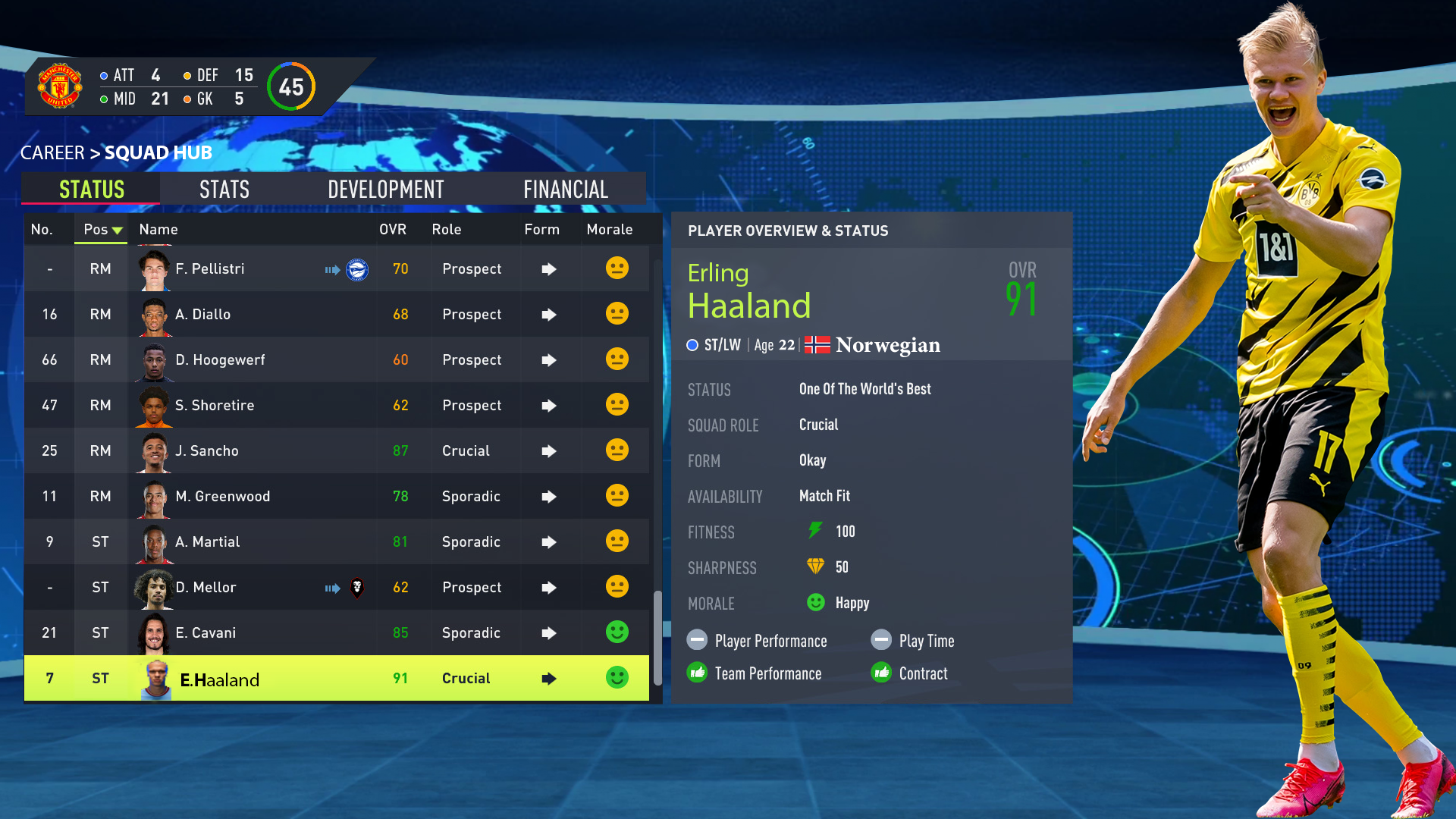The image size is (1456, 819).
Task: Click the CAREER breadcrumb link
Action: click(x=52, y=152)
